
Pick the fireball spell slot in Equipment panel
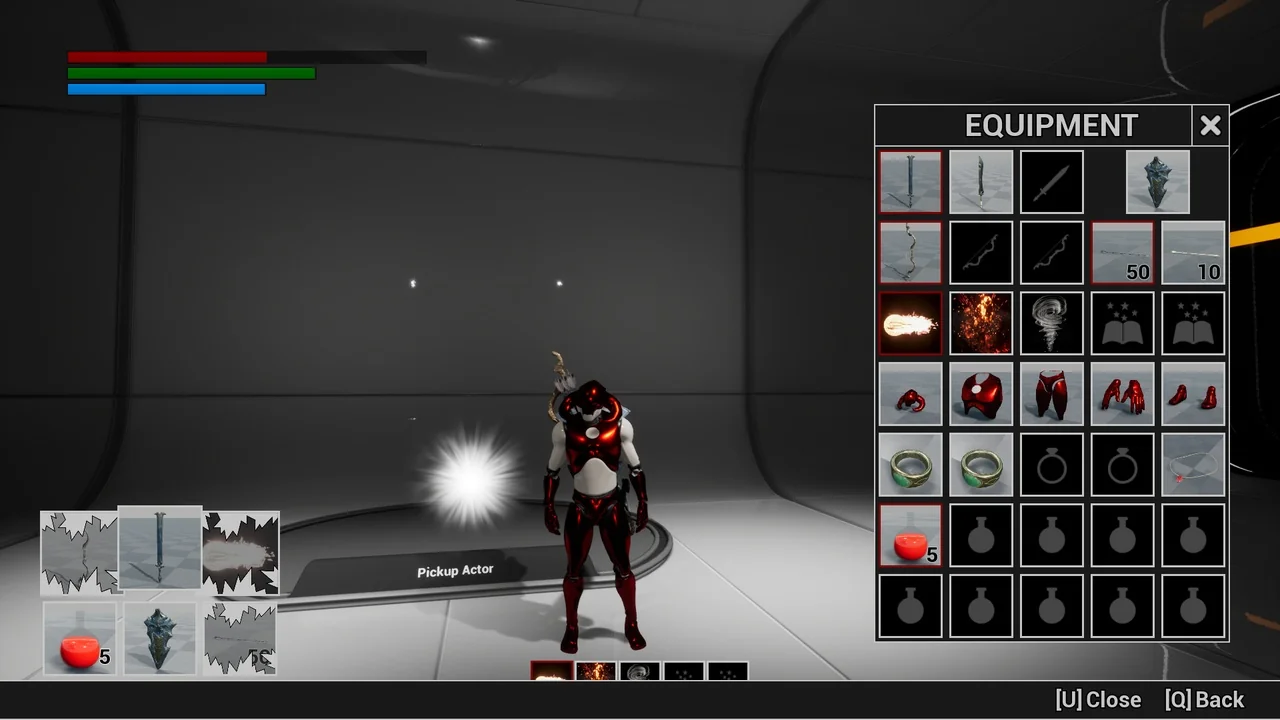(911, 323)
